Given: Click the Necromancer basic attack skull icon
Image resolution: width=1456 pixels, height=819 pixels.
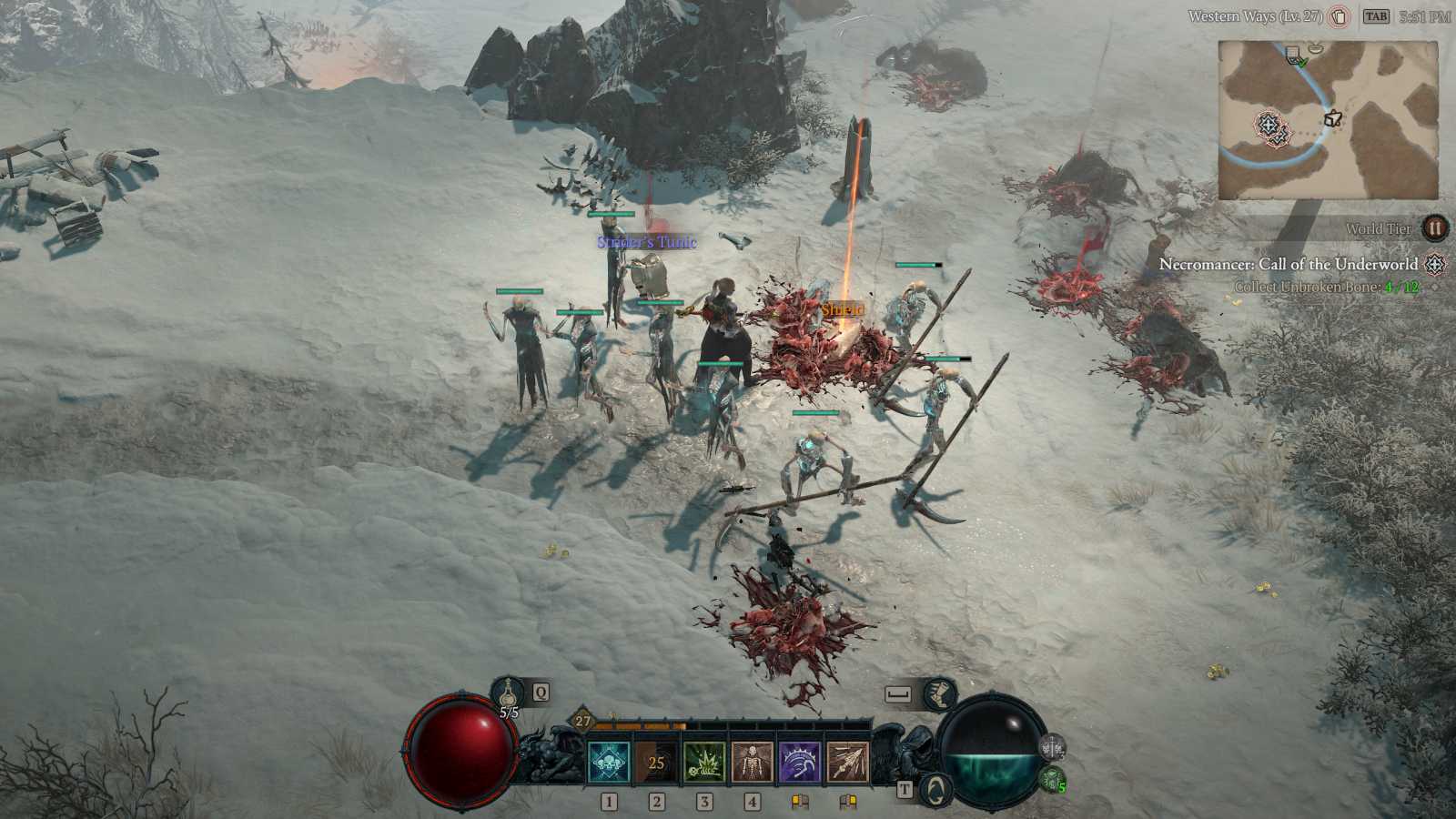Looking at the screenshot, I should pyautogui.click(x=609, y=760).
